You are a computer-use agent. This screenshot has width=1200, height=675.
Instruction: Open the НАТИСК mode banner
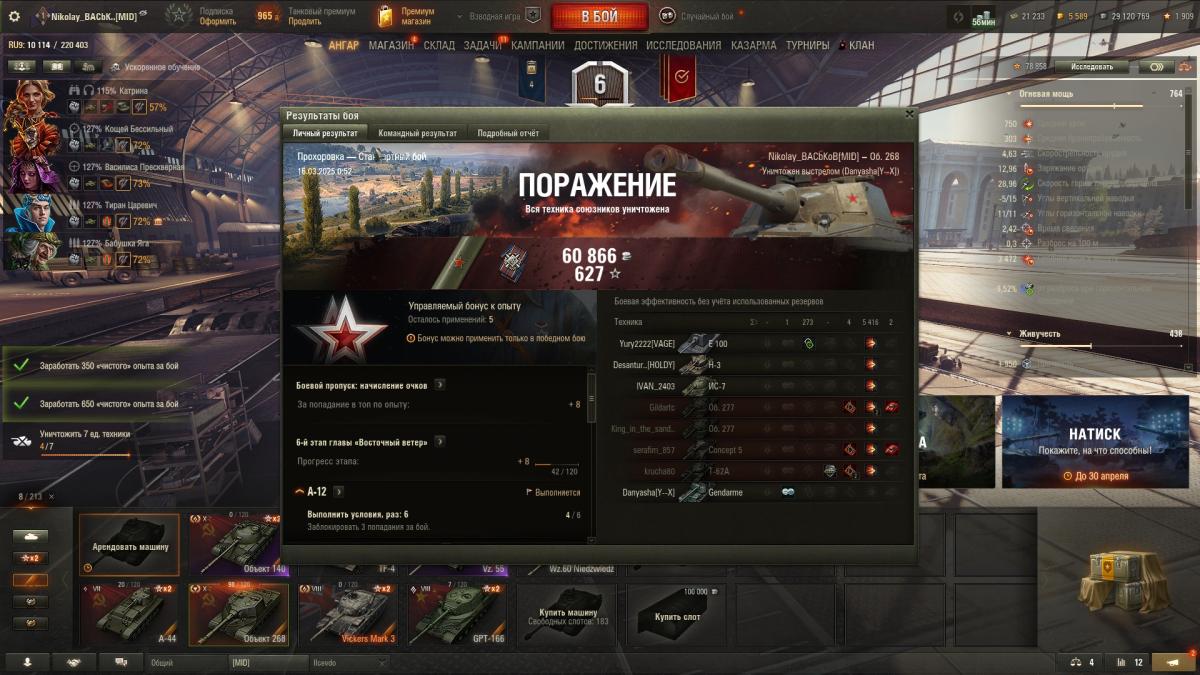pyautogui.click(x=1093, y=441)
